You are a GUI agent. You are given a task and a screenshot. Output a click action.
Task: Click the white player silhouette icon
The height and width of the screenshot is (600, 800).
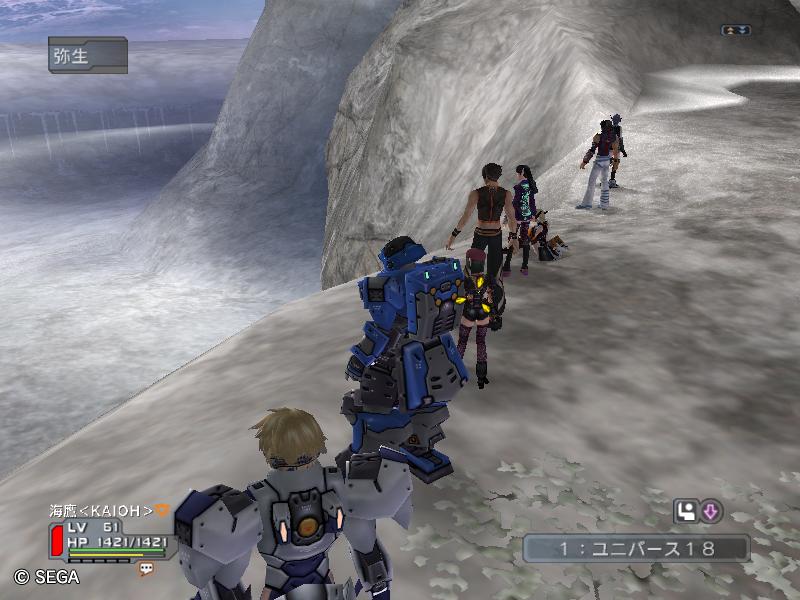[686, 512]
